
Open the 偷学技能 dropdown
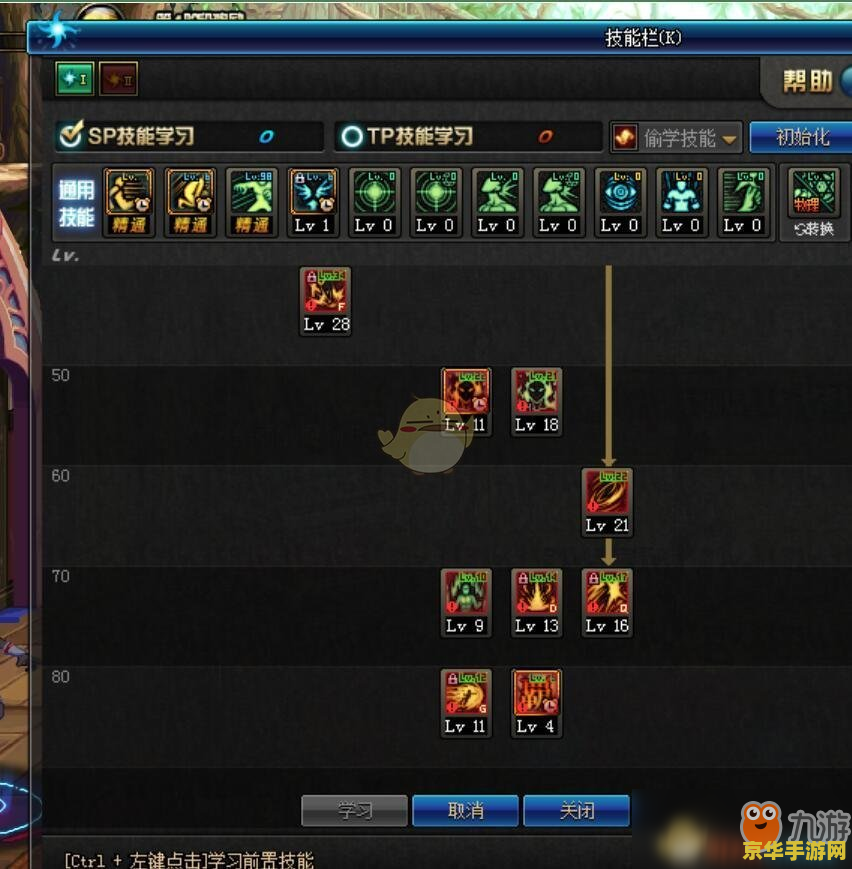676,138
